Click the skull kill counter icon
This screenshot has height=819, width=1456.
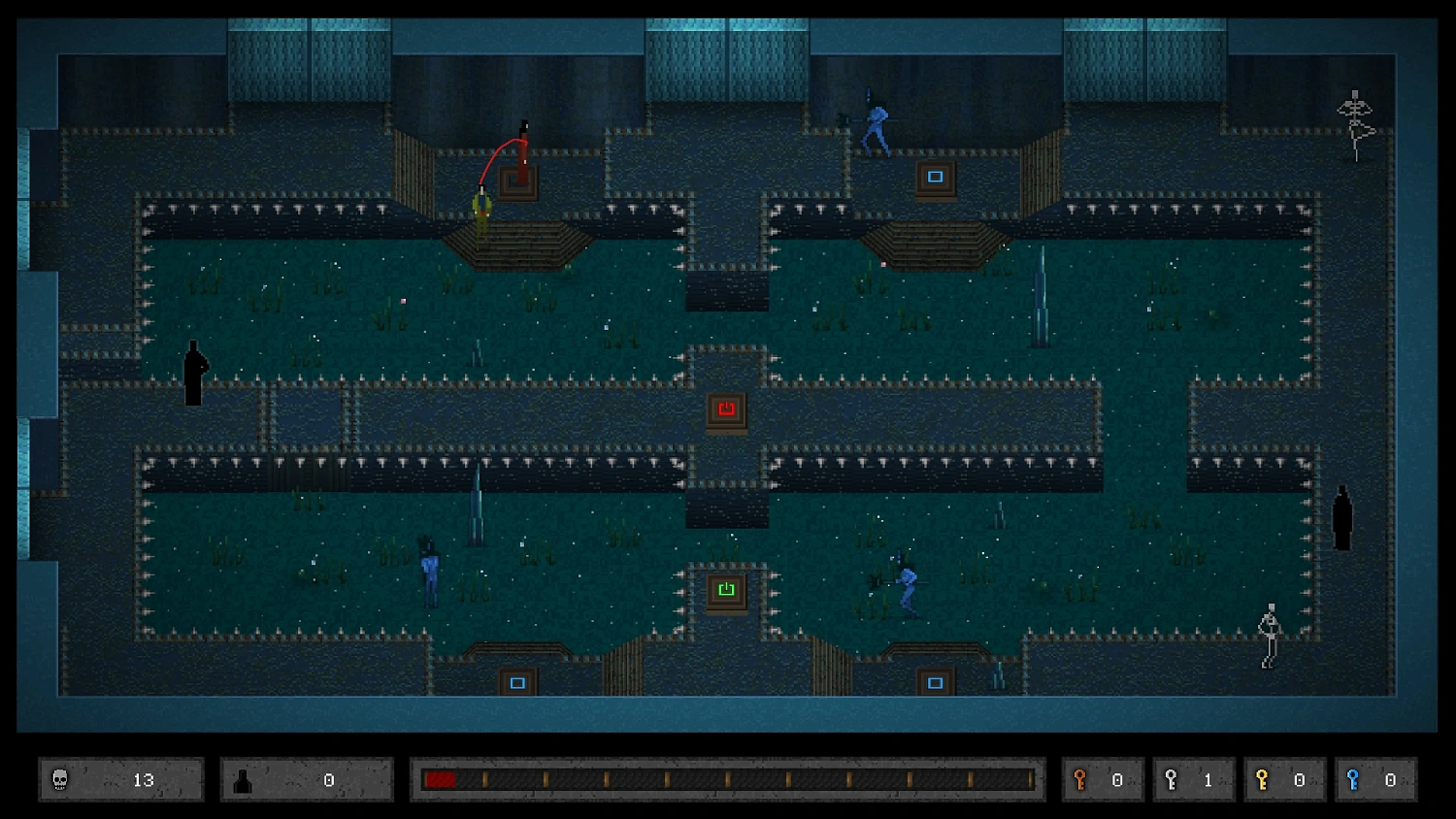(58, 779)
